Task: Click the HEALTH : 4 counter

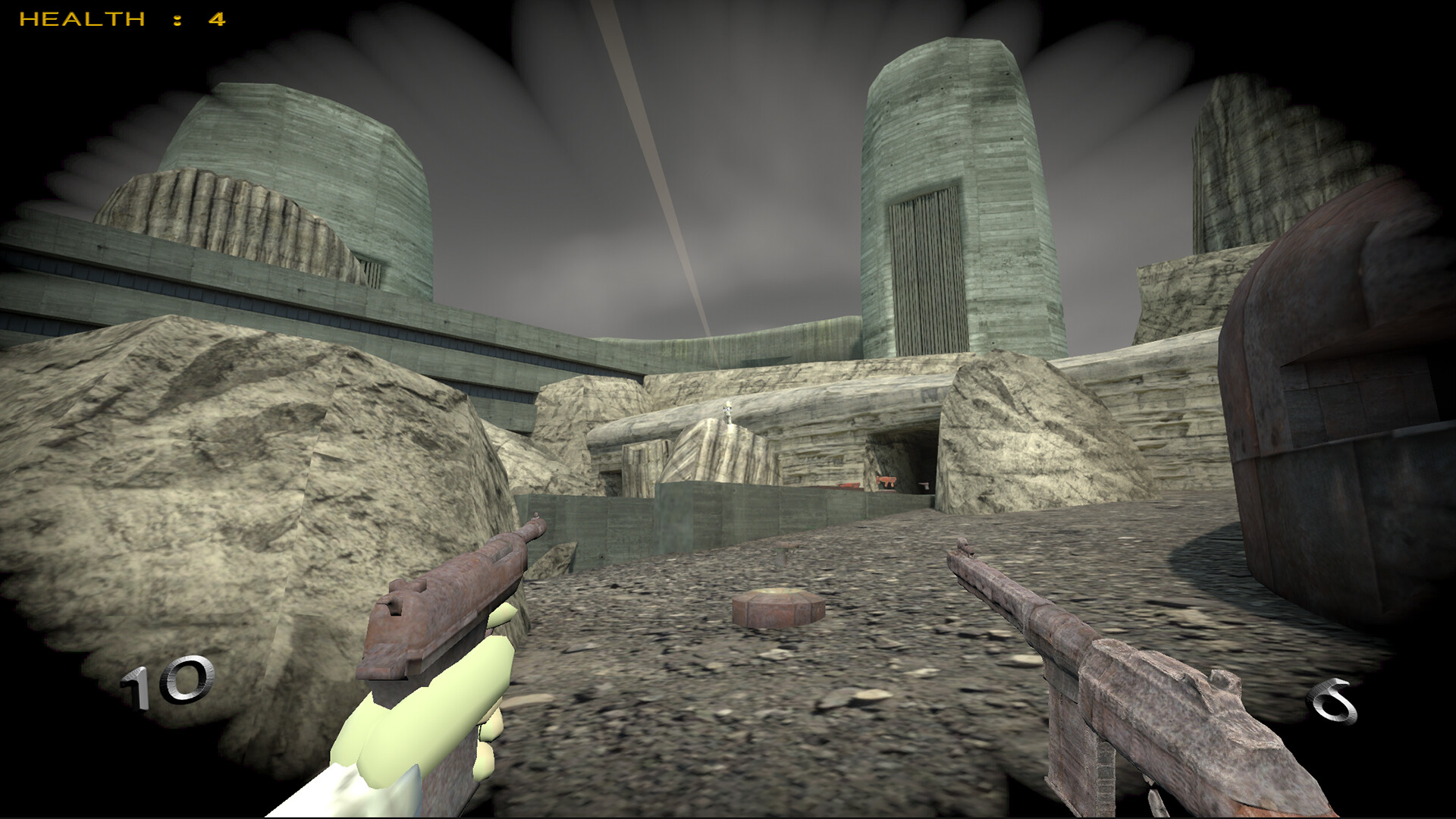Action: click(x=121, y=19)
